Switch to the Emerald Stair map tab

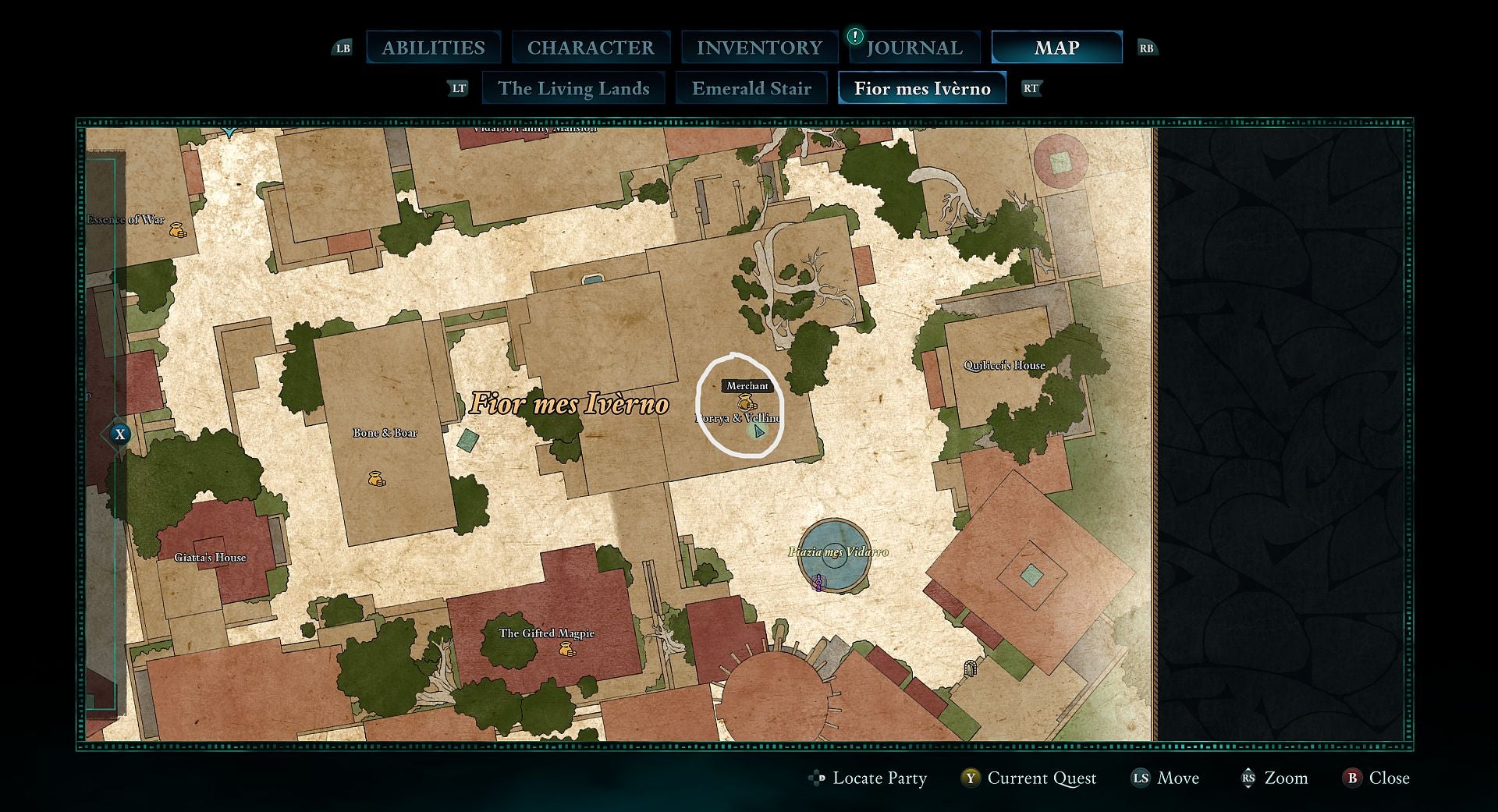click(751, 88)
